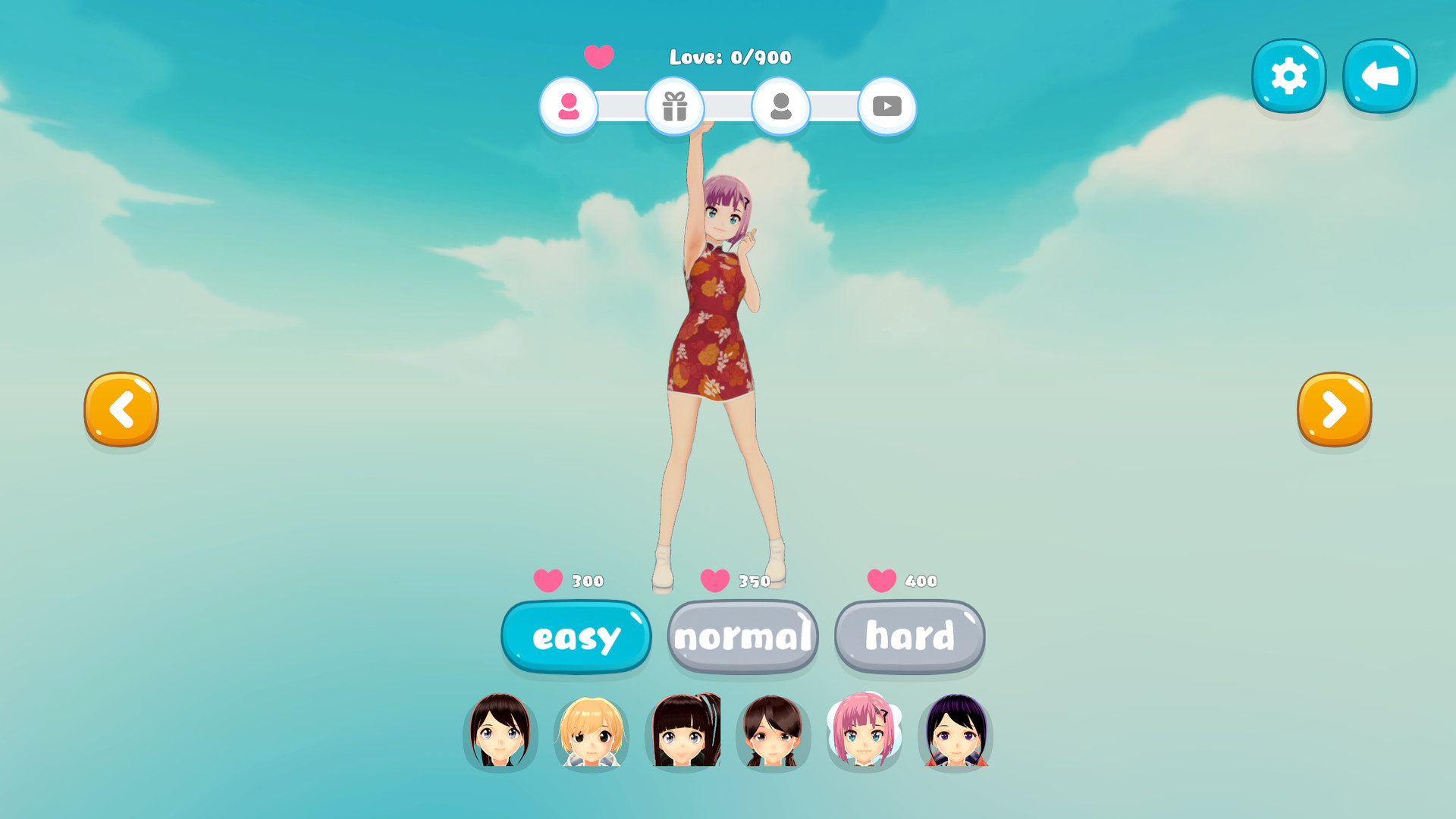The image size is (1456, 819).
Task: Select hard difficulty
Action: tap(909, 637)
